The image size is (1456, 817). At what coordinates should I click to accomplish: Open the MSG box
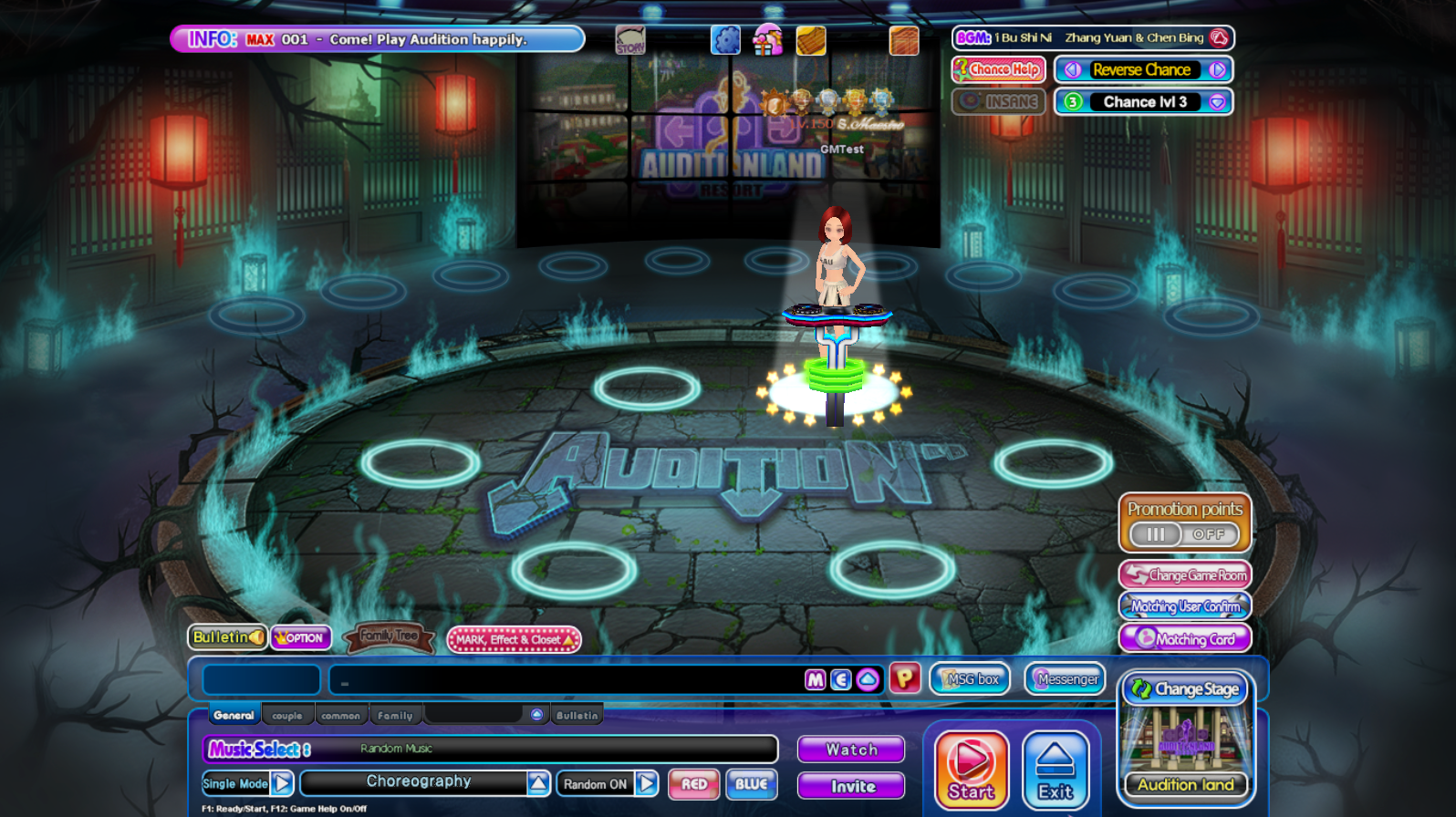click(971, 679)
